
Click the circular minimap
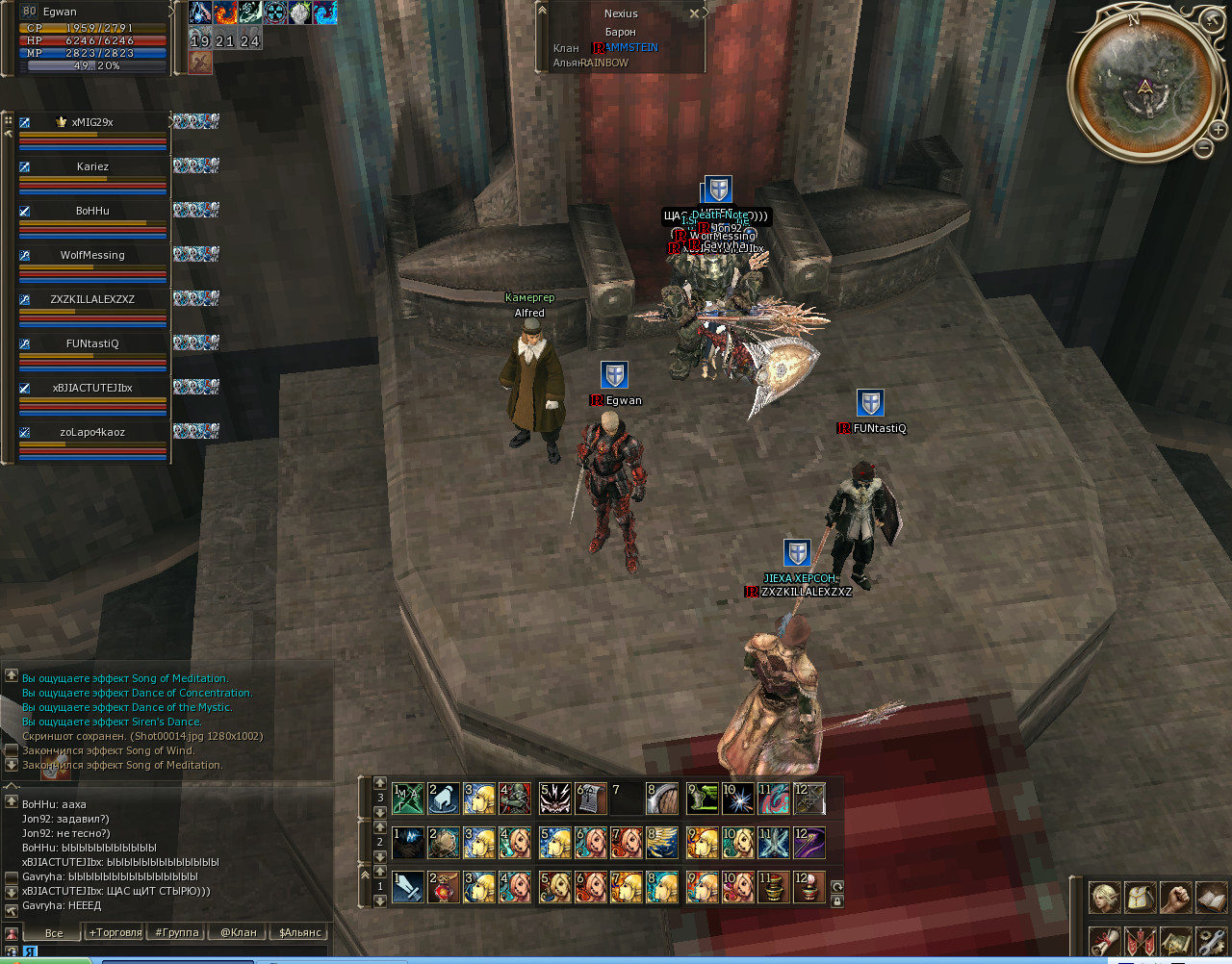click(1144, 87)
